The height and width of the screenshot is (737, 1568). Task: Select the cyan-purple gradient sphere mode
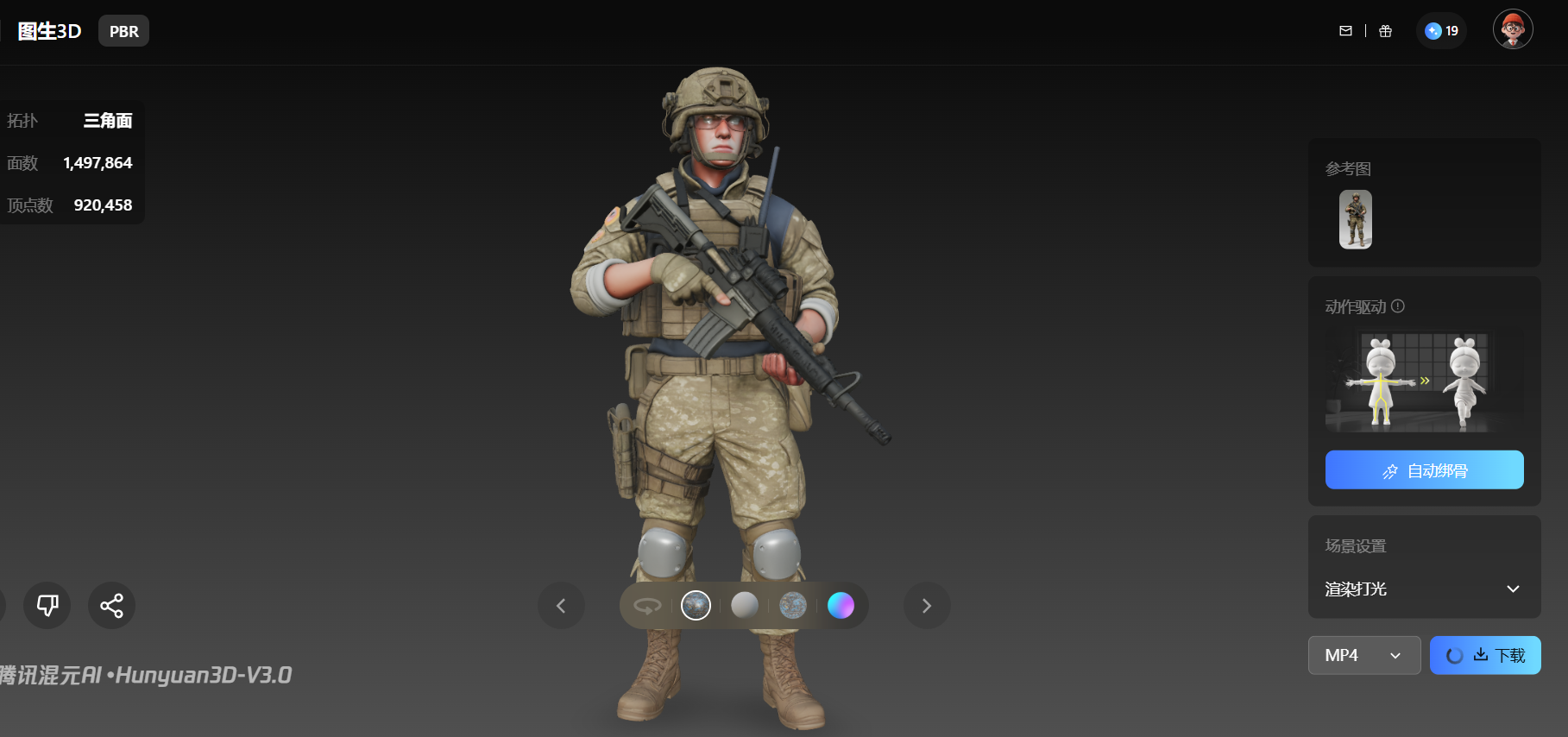841,606
